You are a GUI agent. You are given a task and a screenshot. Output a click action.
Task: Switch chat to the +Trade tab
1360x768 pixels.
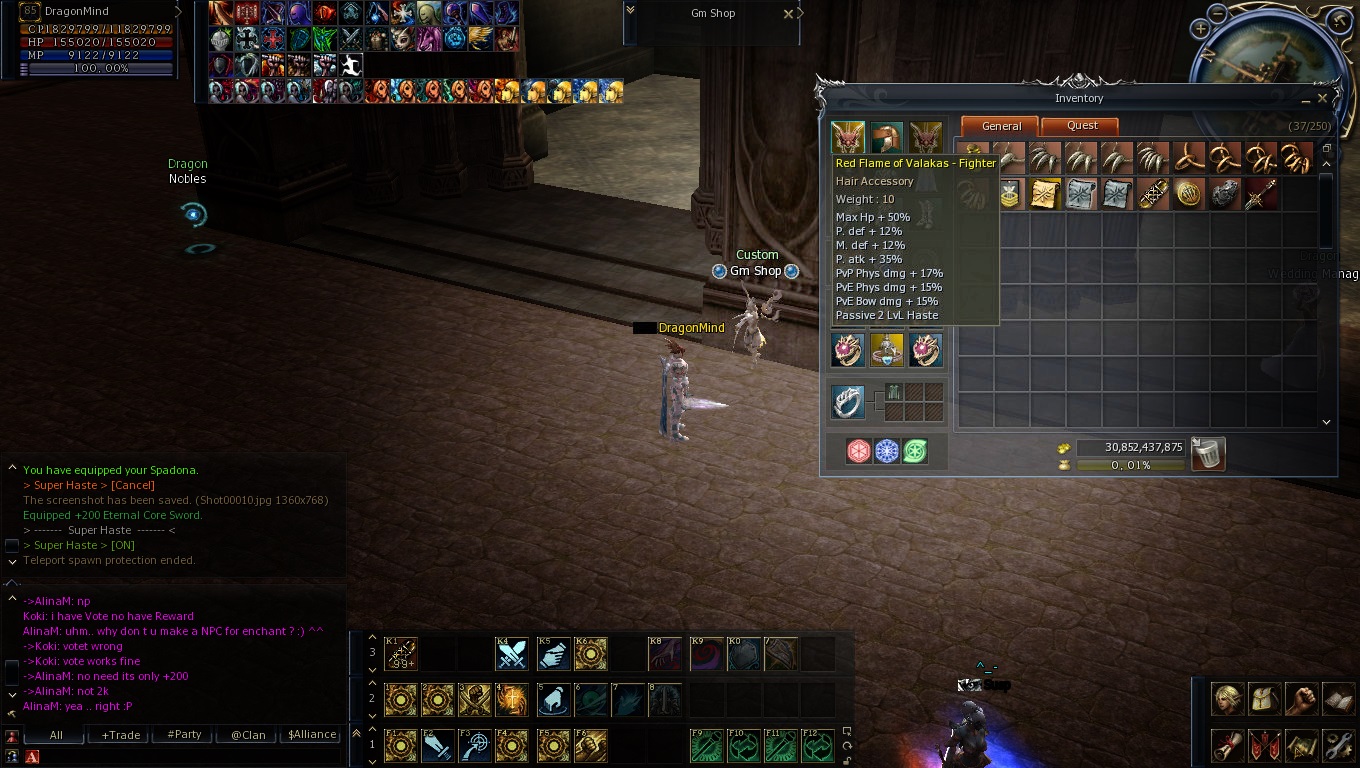(x=120, y=735)
